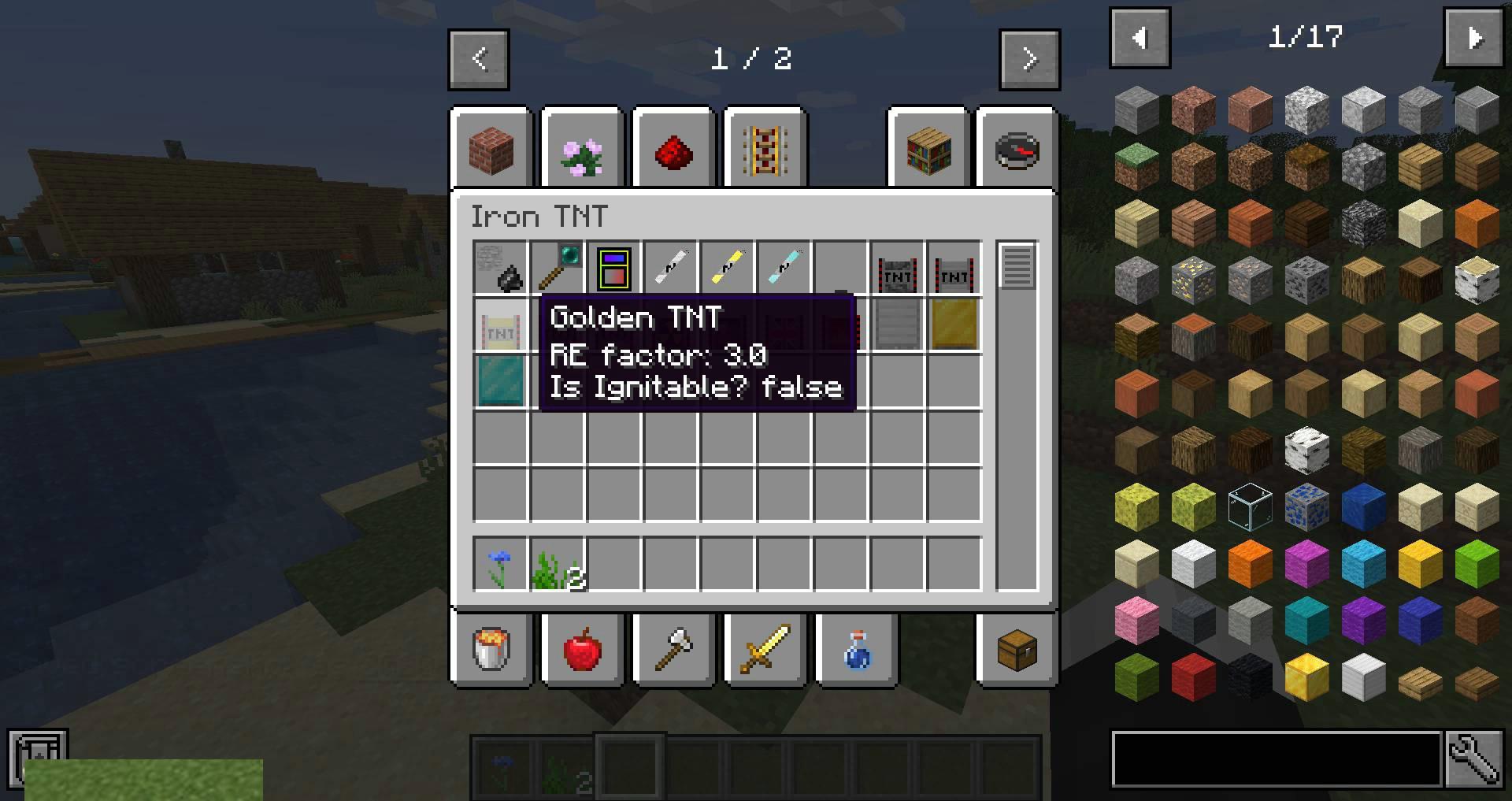Switch to the Building Blocks brick tab
Image resolution: width=1512 pixels, height=801 pixels.
click(492, 151)
